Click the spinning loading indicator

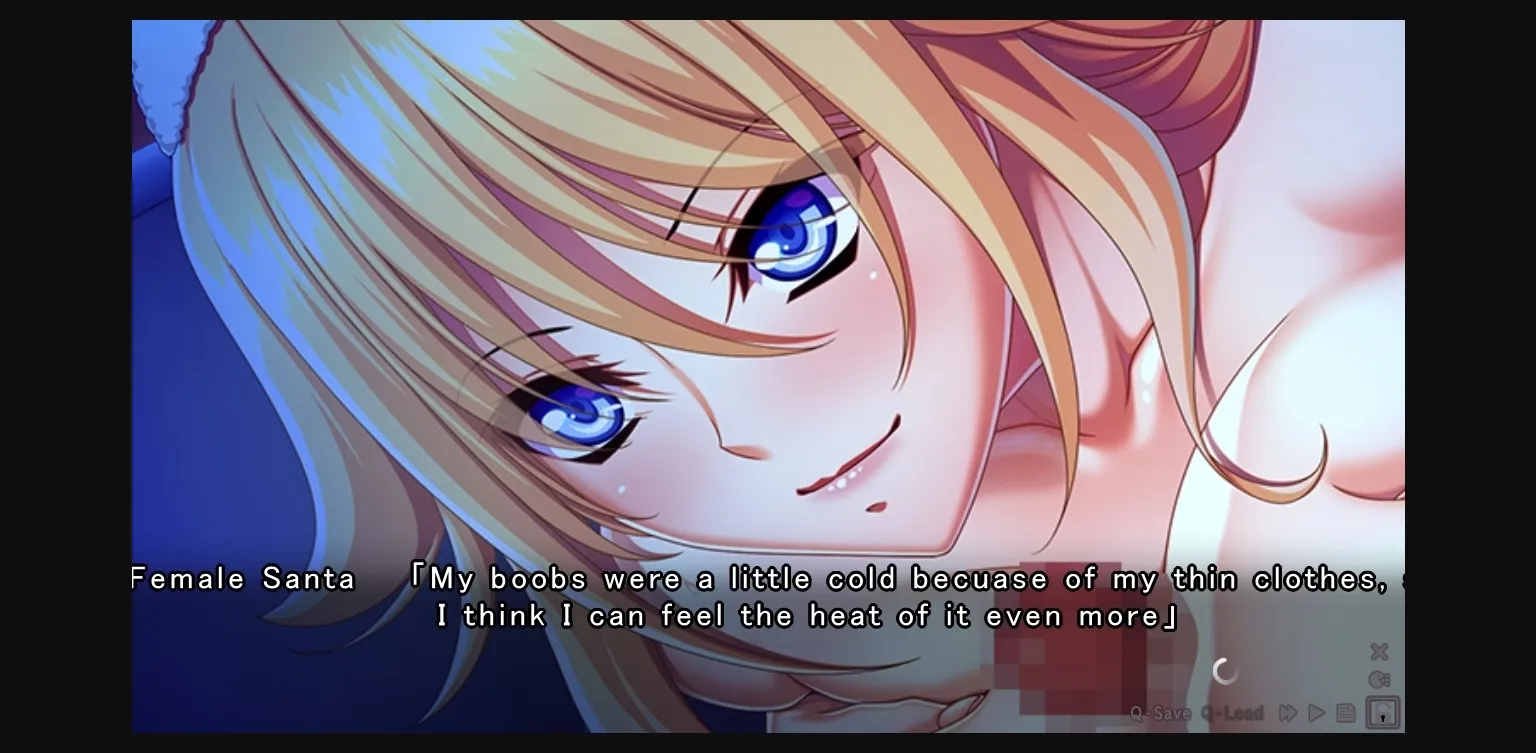pos(1224,670)
